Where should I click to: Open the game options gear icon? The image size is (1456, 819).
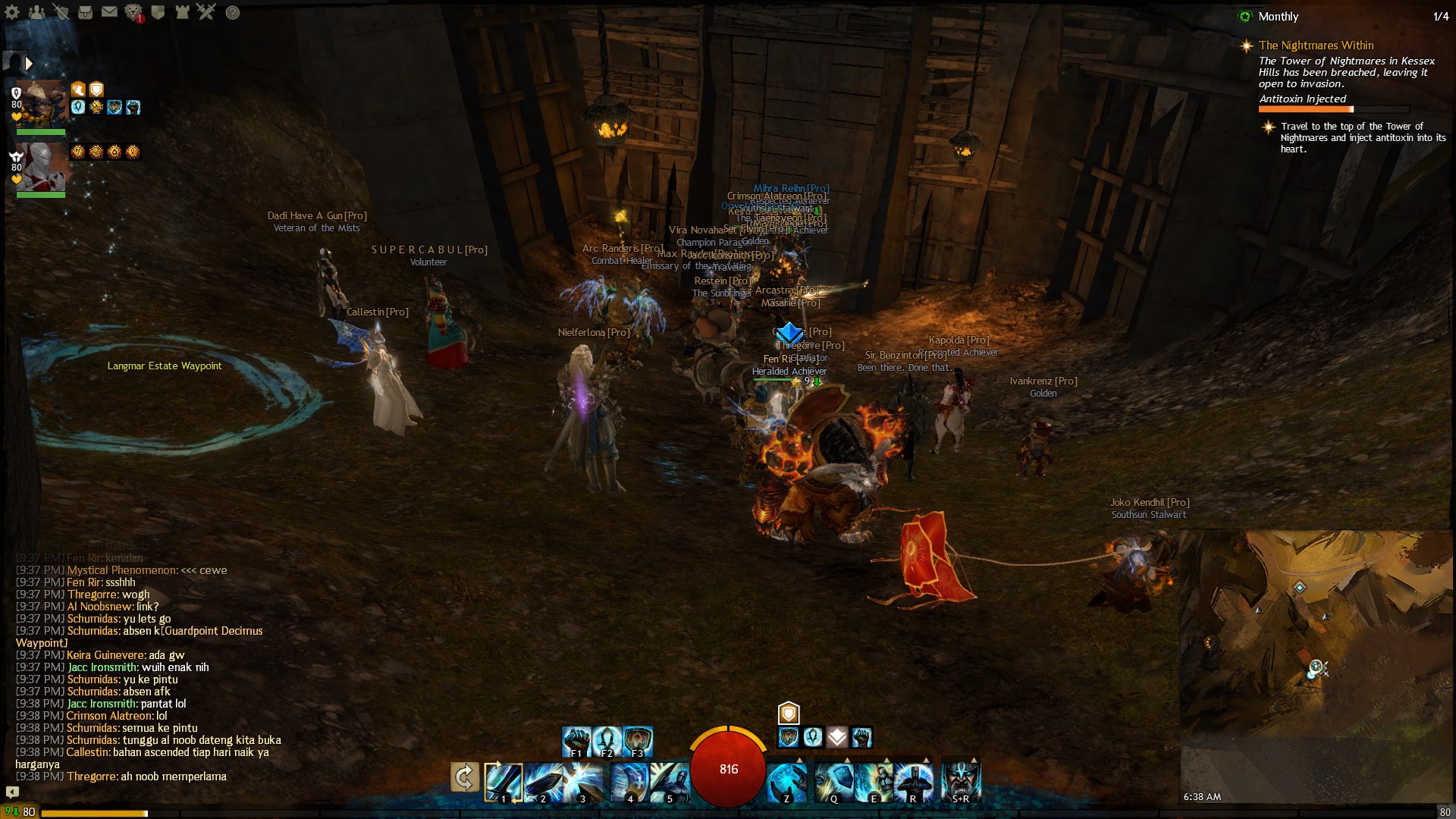tap(12, 12)
